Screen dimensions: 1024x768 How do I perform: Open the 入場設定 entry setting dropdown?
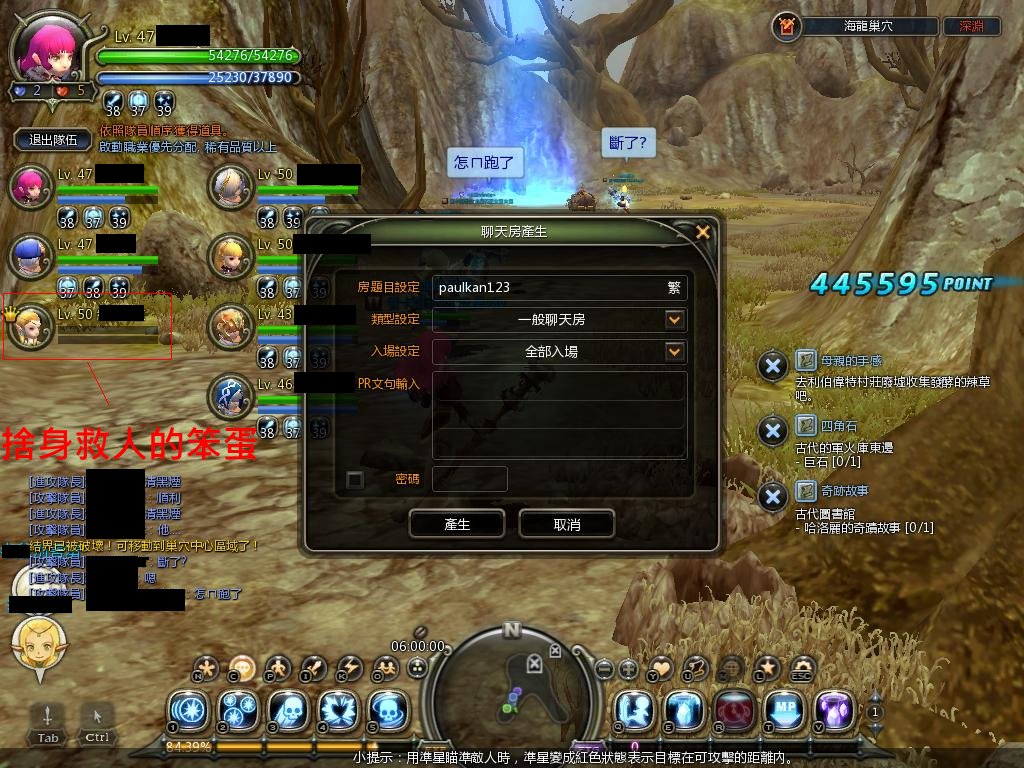(x=675, y=352)
